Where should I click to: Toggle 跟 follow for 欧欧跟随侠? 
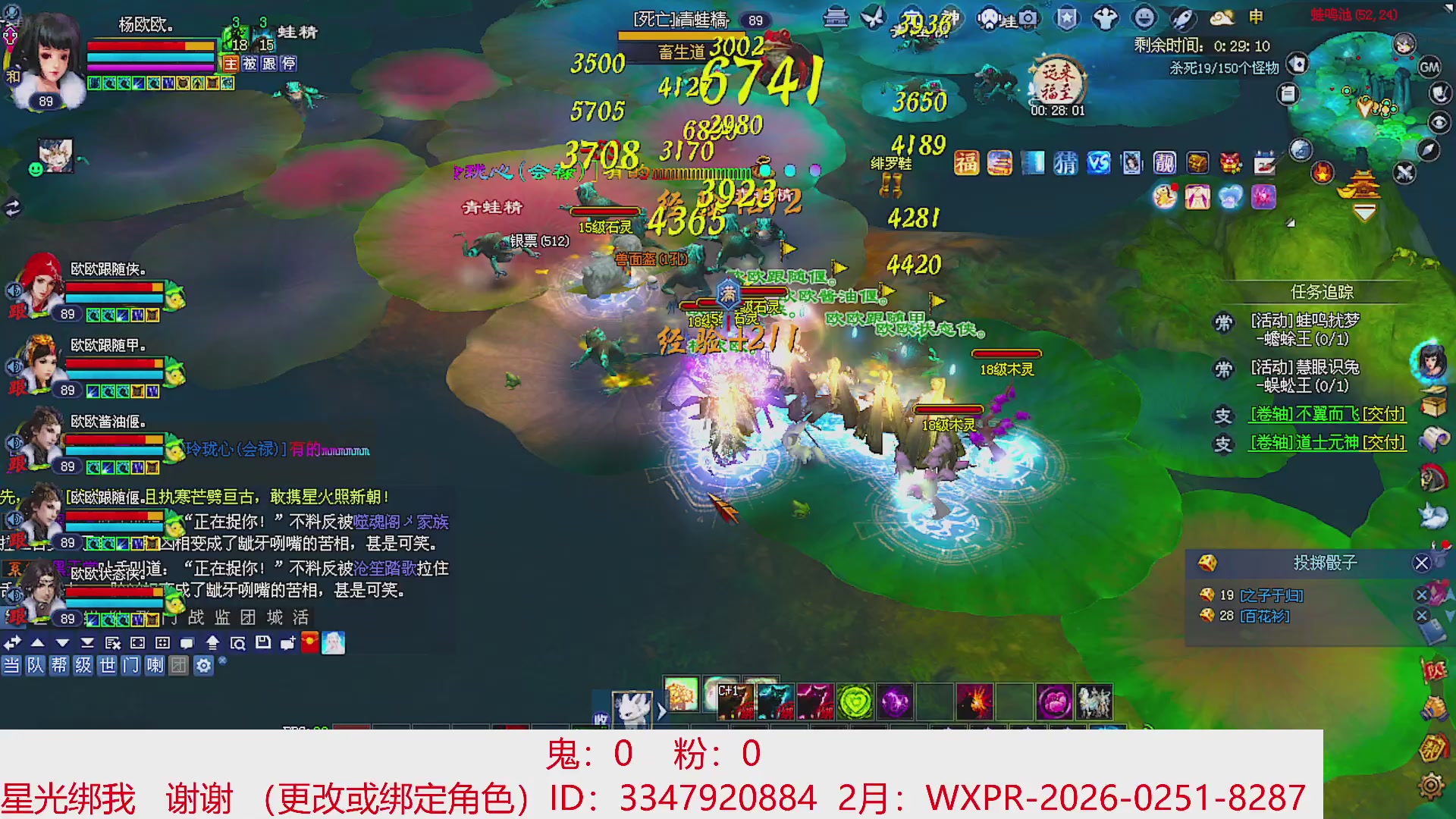point(18,313)
